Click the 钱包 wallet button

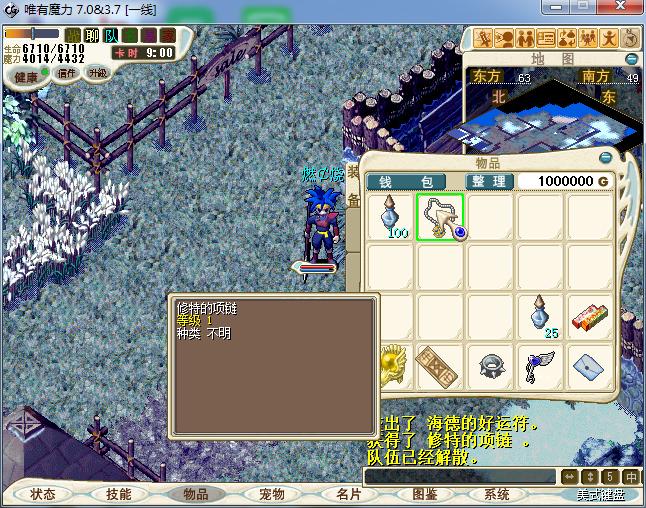point(412,181)
